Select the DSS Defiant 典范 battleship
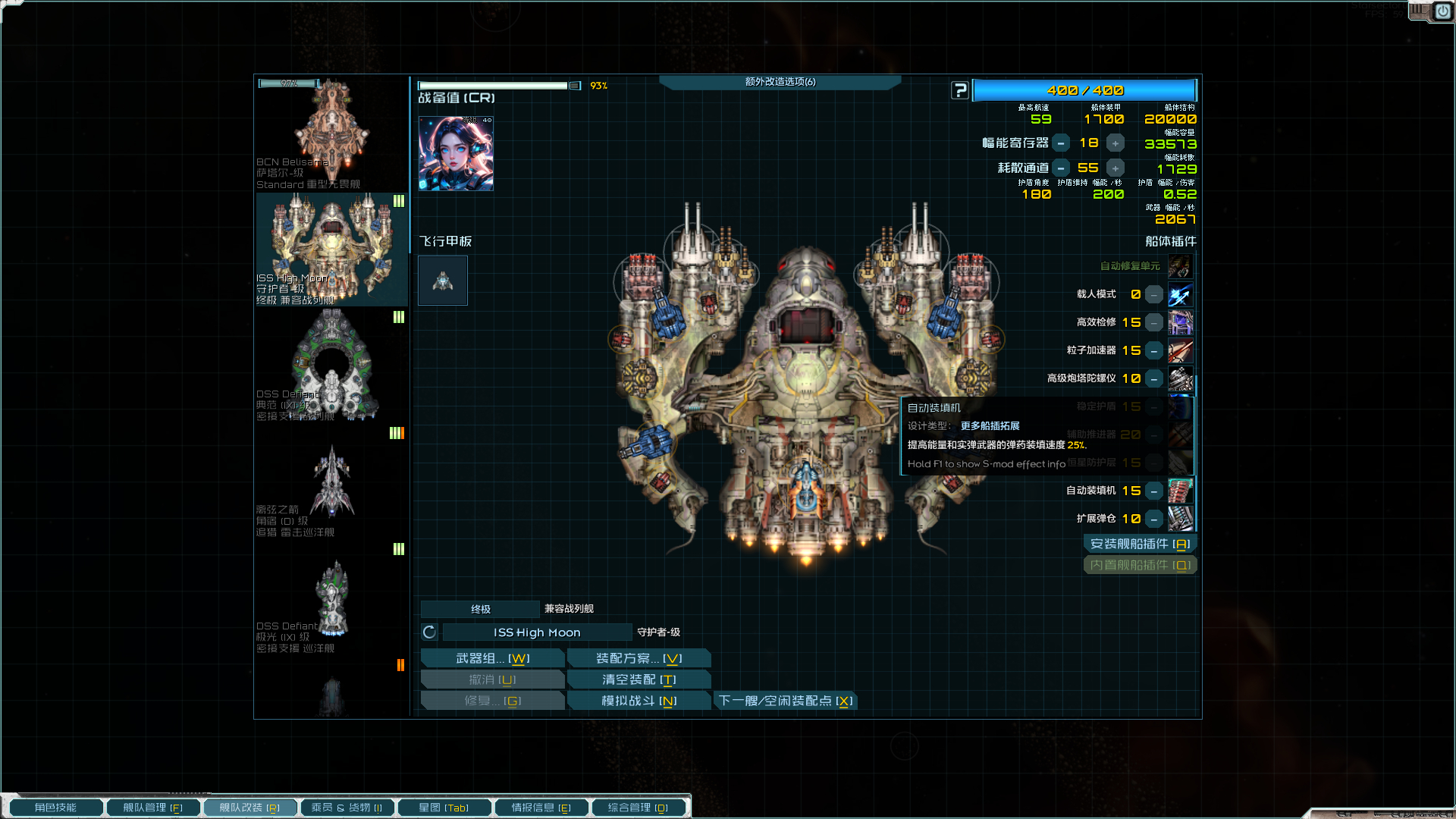Screen dimensions: 1456x819 tap(331, 366)
